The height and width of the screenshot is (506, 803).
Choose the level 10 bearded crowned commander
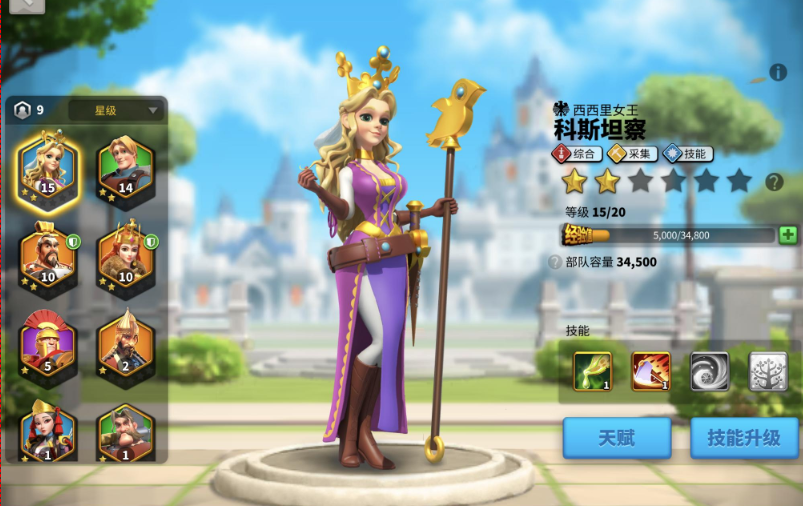point(46,253)
